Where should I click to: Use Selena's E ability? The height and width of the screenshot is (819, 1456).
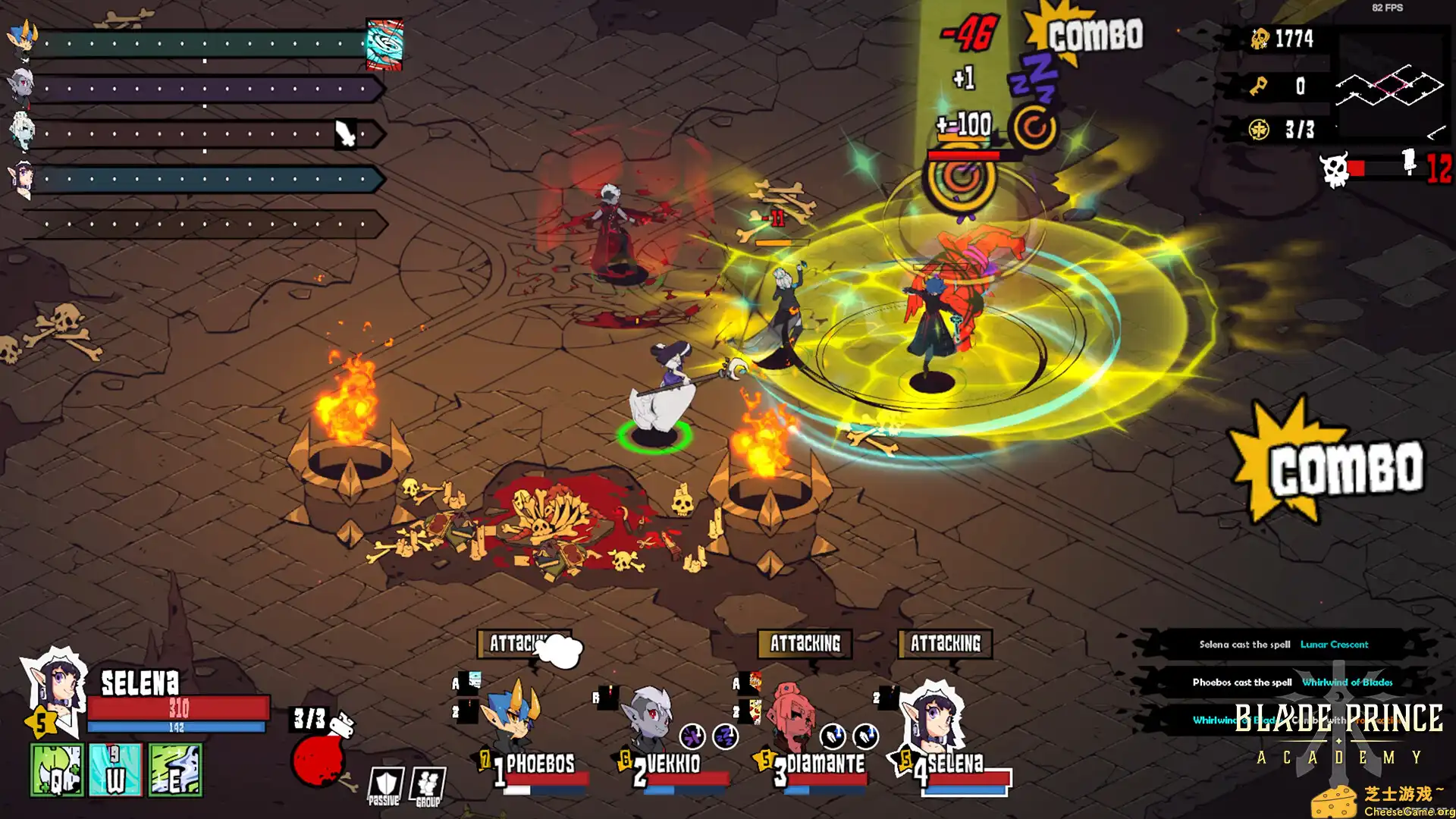[x=175, y=770]
